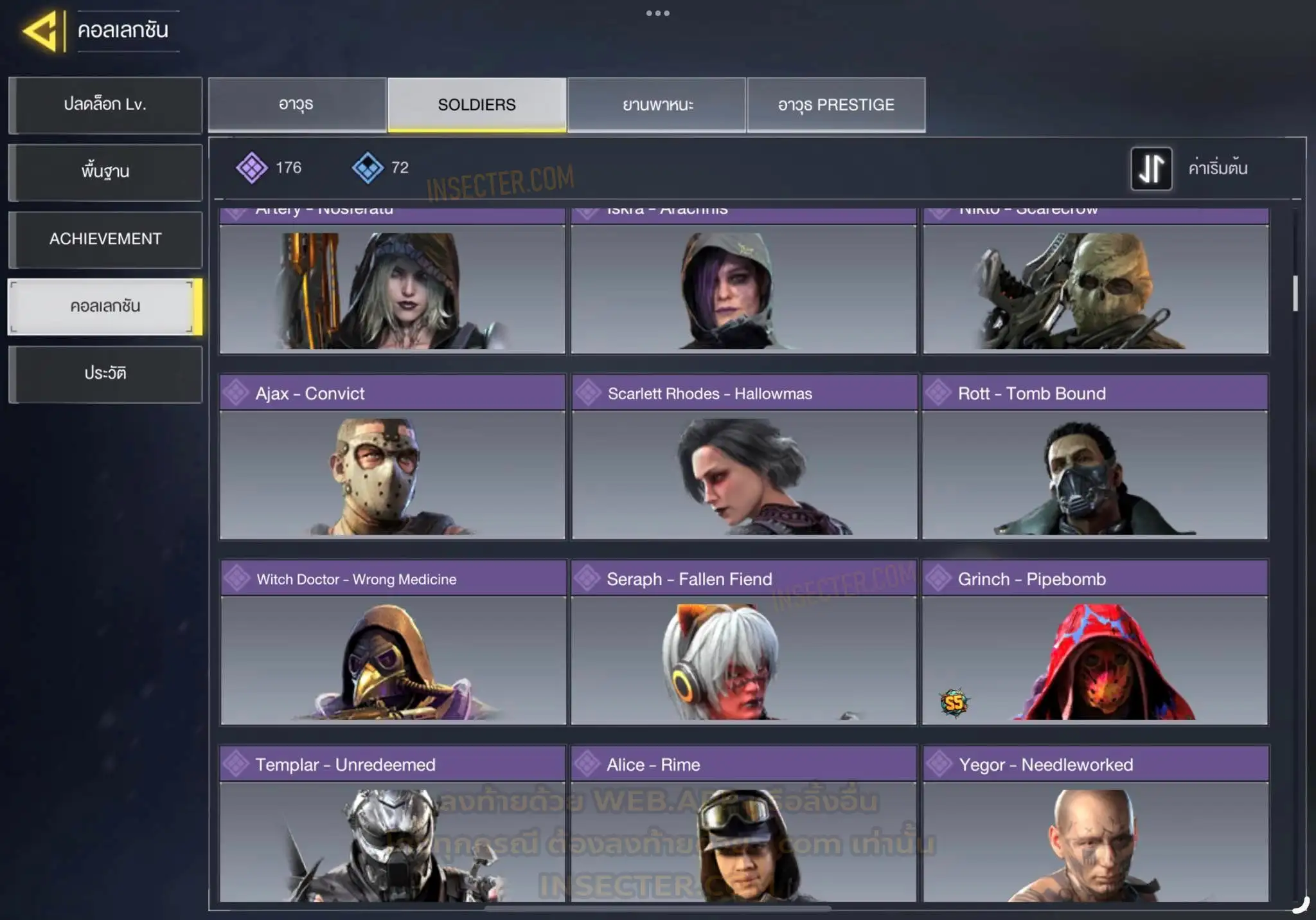Open the ประวัติ menu entry
This screenshot has height=920, width=1316.
[105, 374]
